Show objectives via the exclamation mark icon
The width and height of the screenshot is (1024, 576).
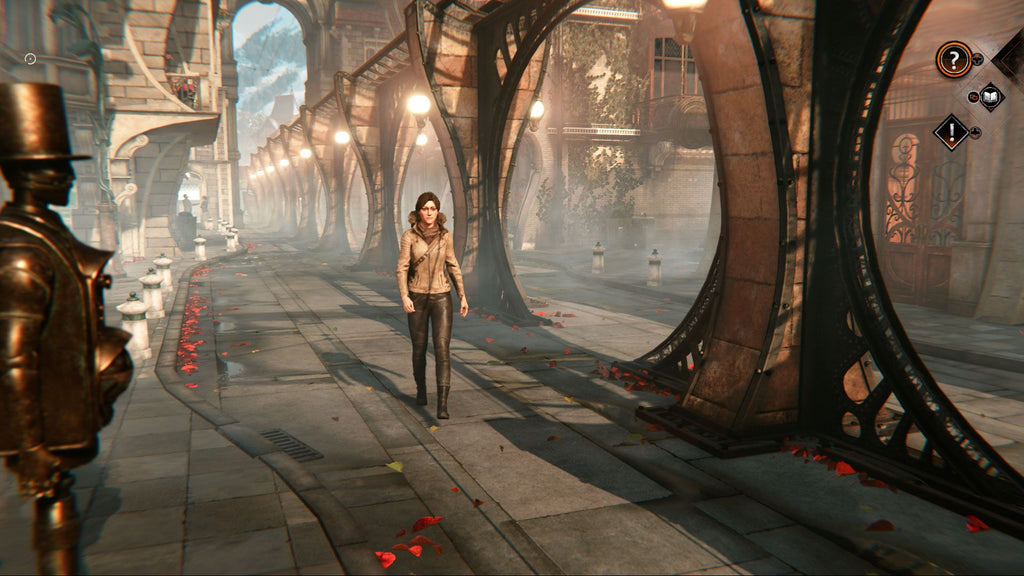point(951,131)
